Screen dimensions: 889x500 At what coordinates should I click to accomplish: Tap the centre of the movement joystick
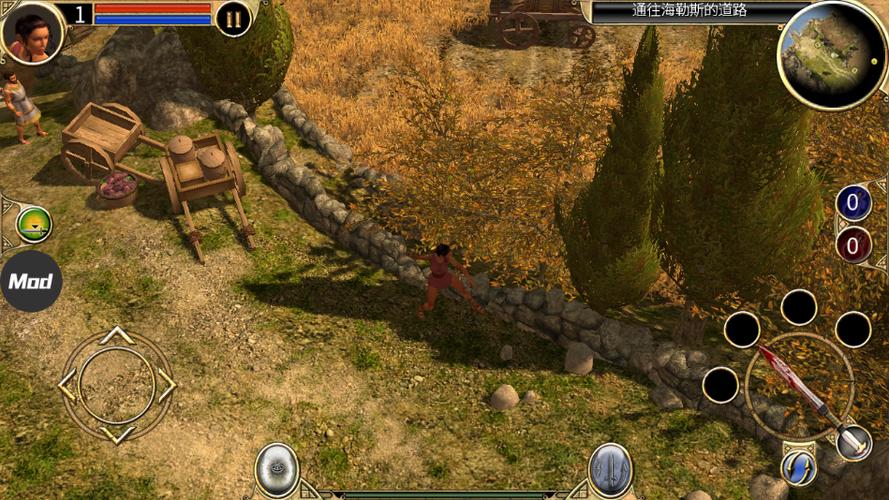[117, 385]
